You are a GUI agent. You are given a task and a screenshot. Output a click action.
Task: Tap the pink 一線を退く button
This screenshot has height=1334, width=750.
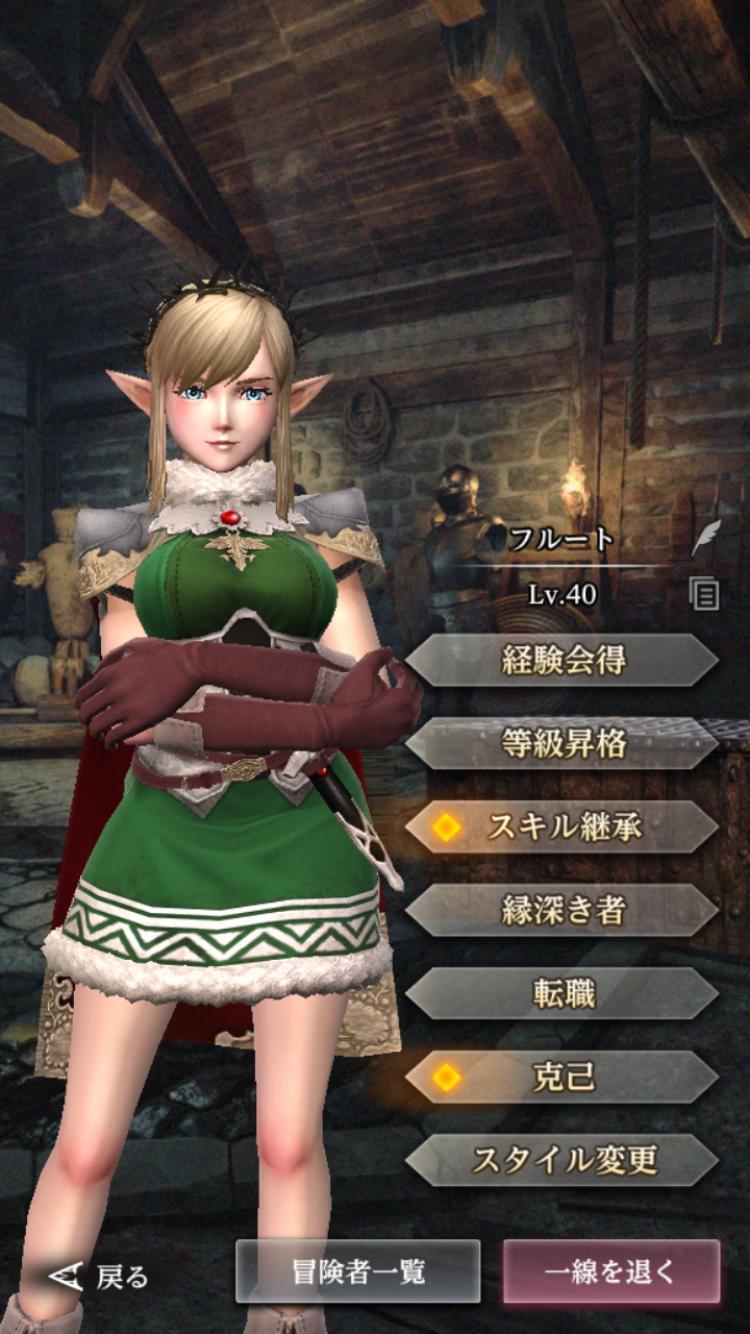tap(611, 1271)
